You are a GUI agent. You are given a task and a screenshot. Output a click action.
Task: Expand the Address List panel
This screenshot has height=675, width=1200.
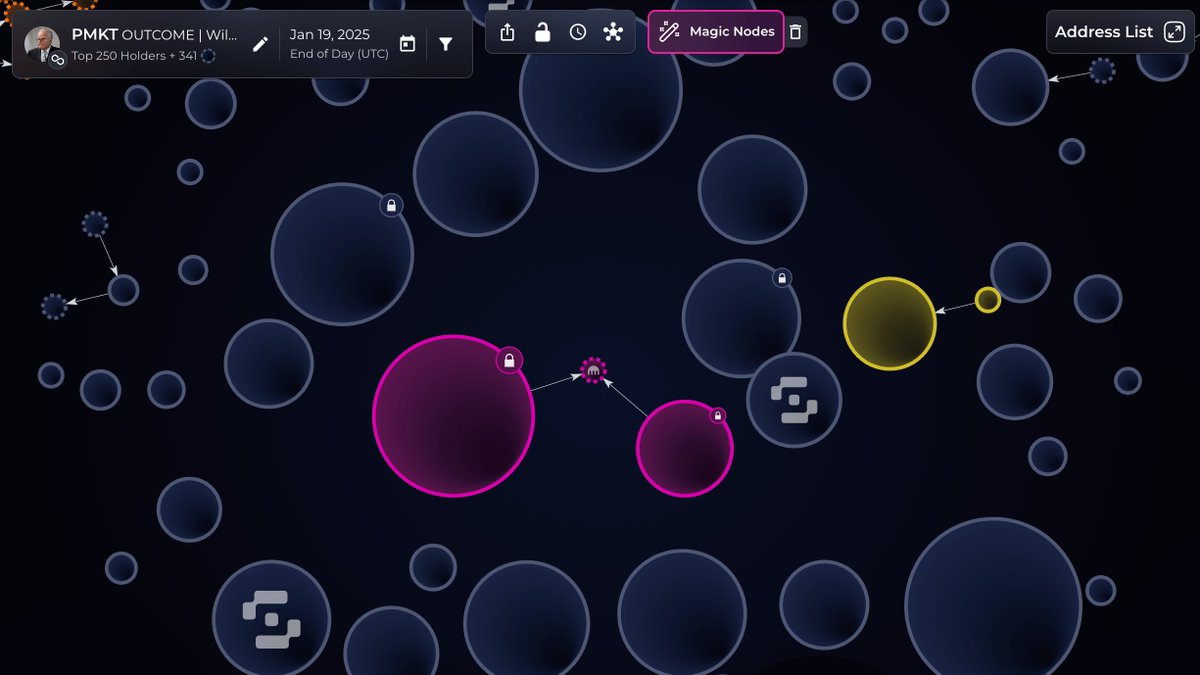1119,32
